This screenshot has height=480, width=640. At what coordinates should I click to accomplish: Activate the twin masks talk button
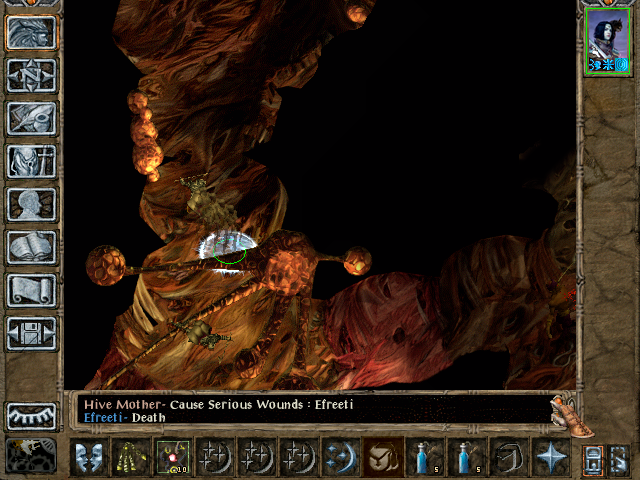click(x=88, y=457)
